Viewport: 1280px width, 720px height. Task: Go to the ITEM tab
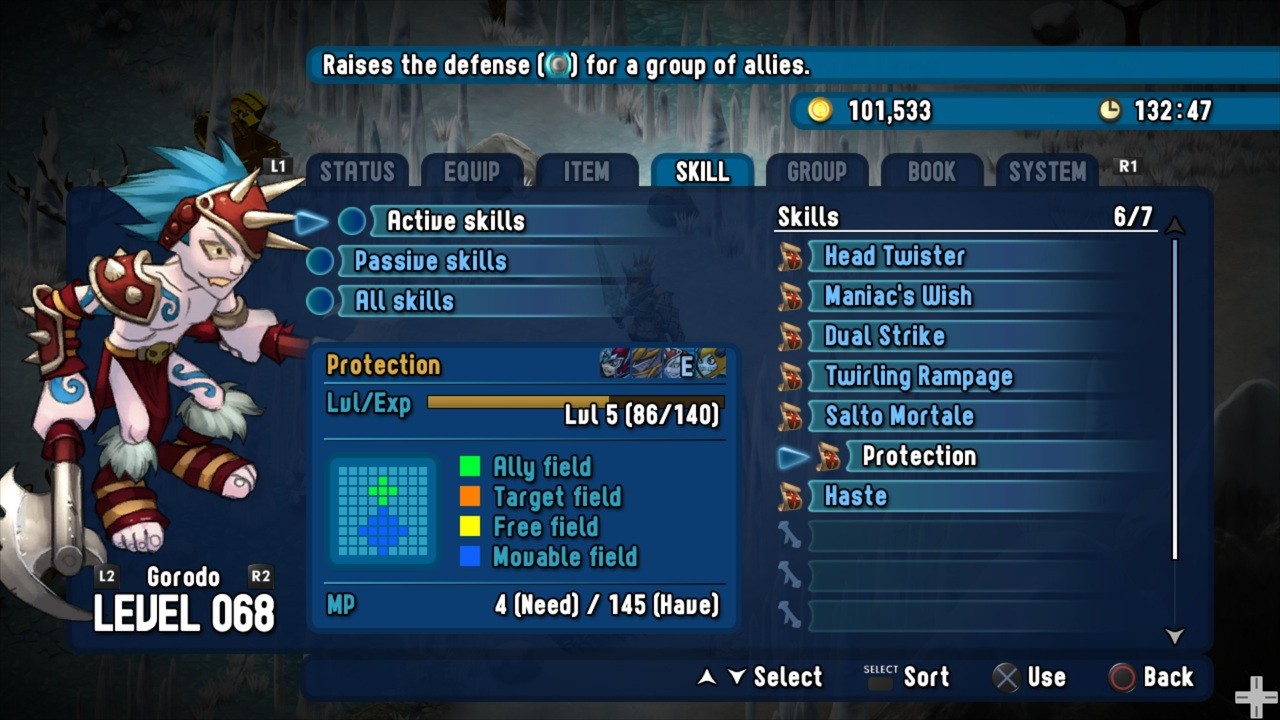click(587, 172)
